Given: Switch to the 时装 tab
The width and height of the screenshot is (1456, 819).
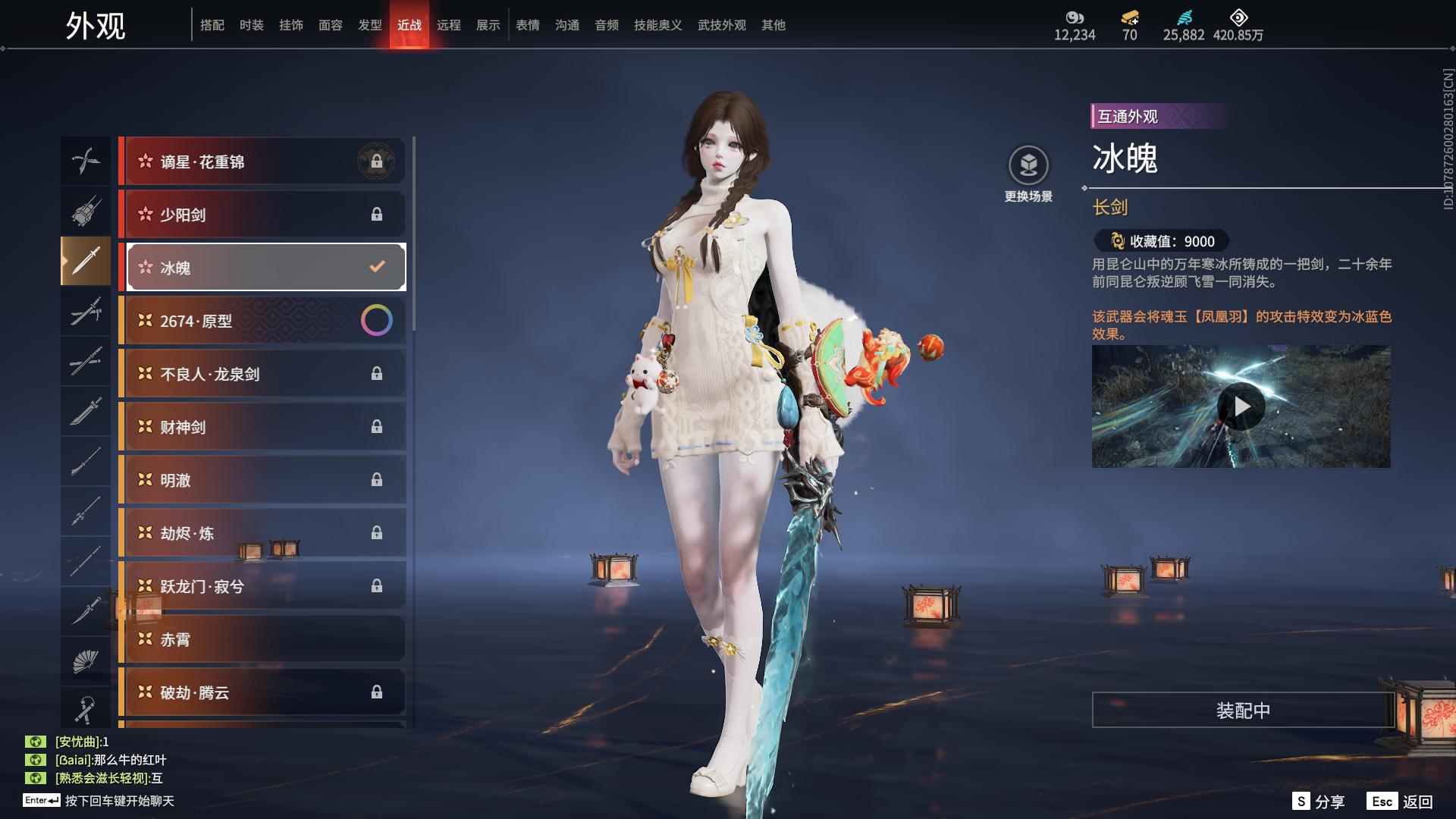Looking at the screenshot, I should [251, 25].
